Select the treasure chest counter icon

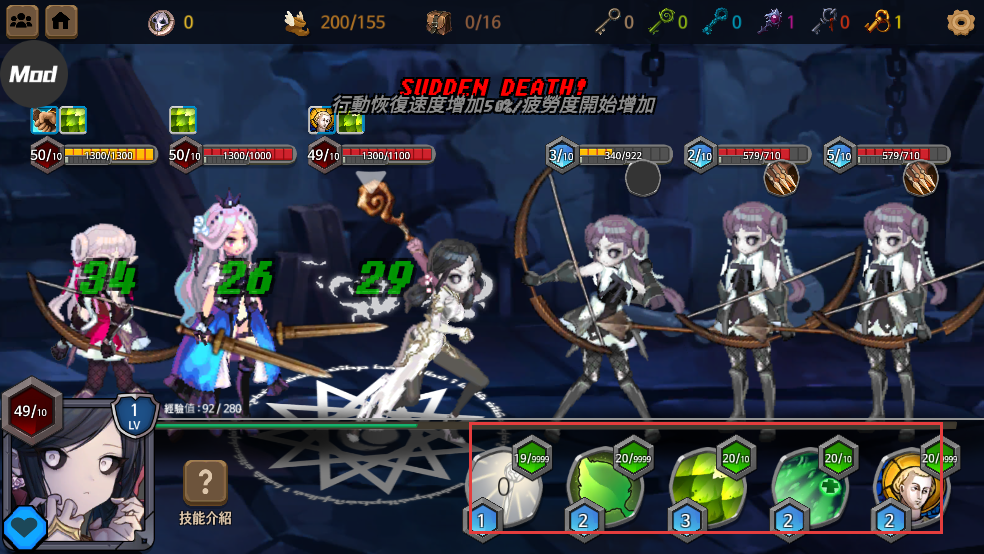439,22
